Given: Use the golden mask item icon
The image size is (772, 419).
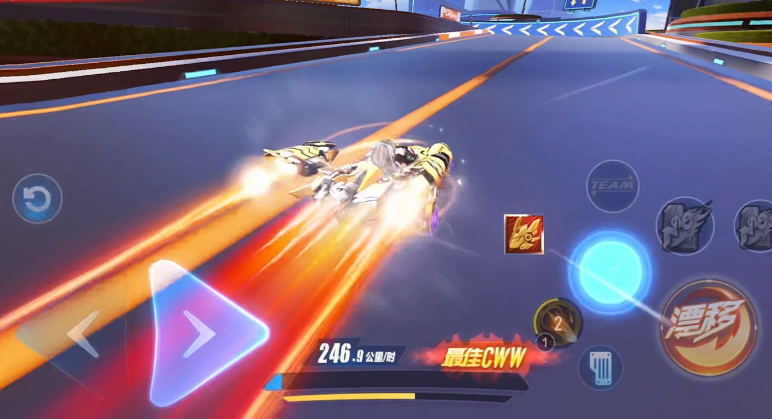Looking at the screenshot, I should [x=524, y=234].
